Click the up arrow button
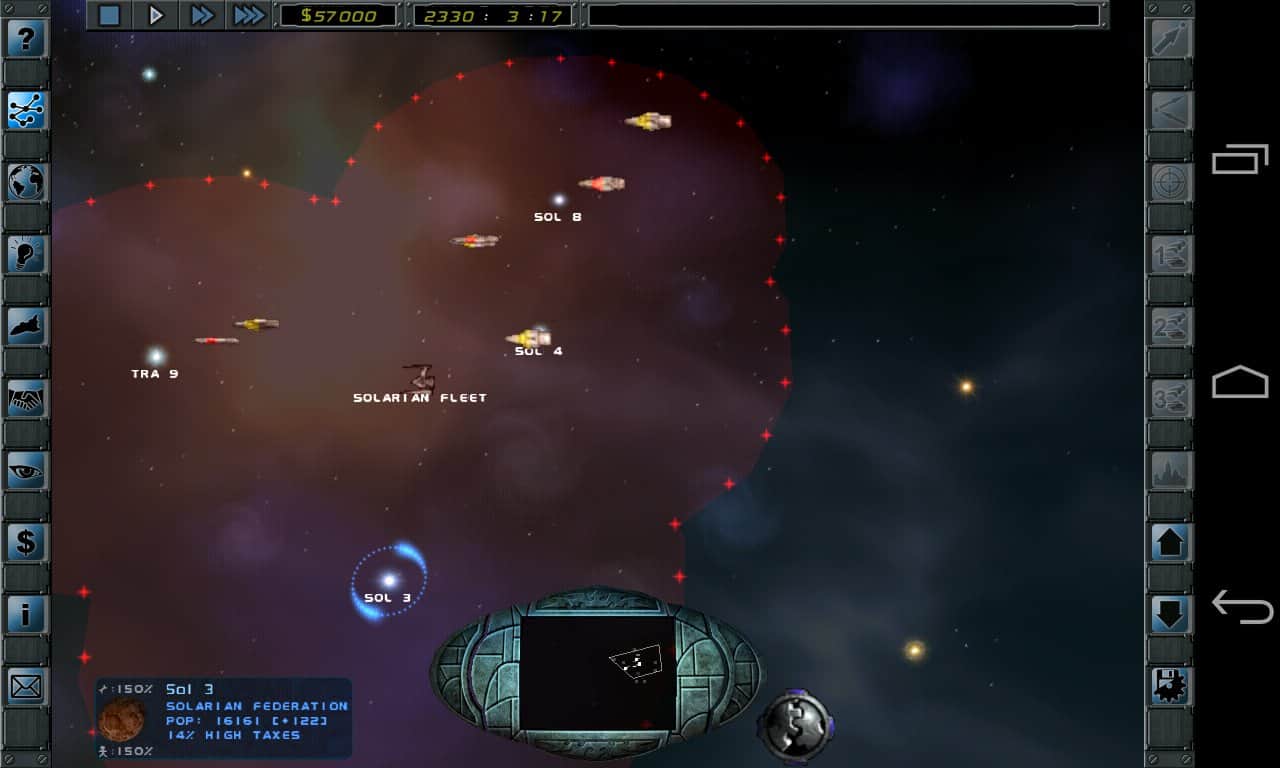 point(1170,542)
